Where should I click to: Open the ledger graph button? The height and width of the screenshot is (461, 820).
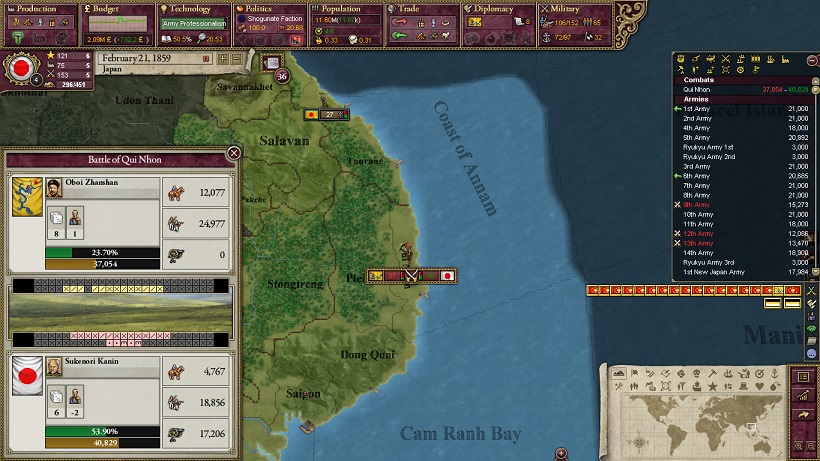(x=801, y=397)
